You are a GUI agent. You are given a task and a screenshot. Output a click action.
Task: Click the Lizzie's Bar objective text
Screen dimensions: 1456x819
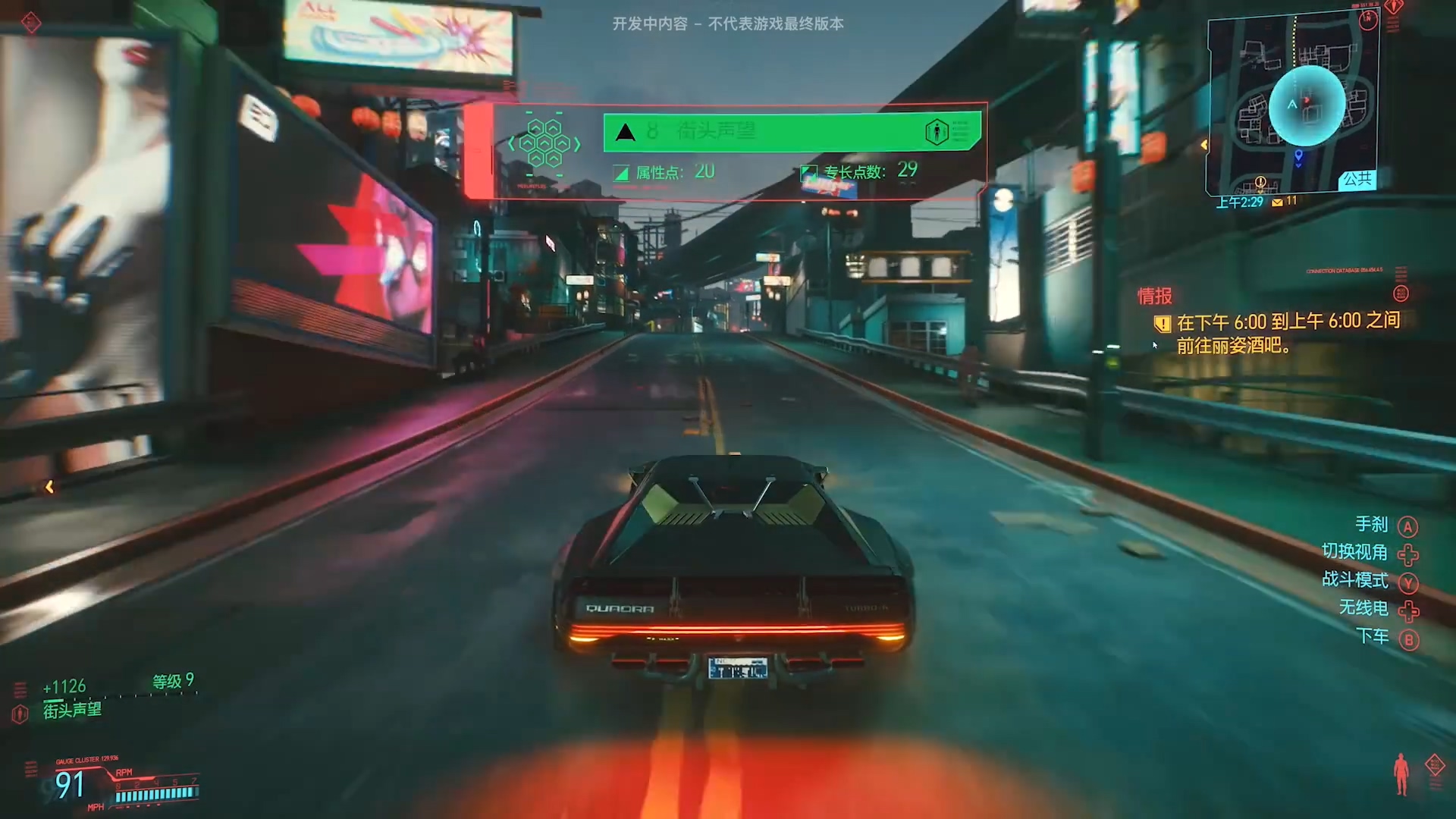point(1288,333)
